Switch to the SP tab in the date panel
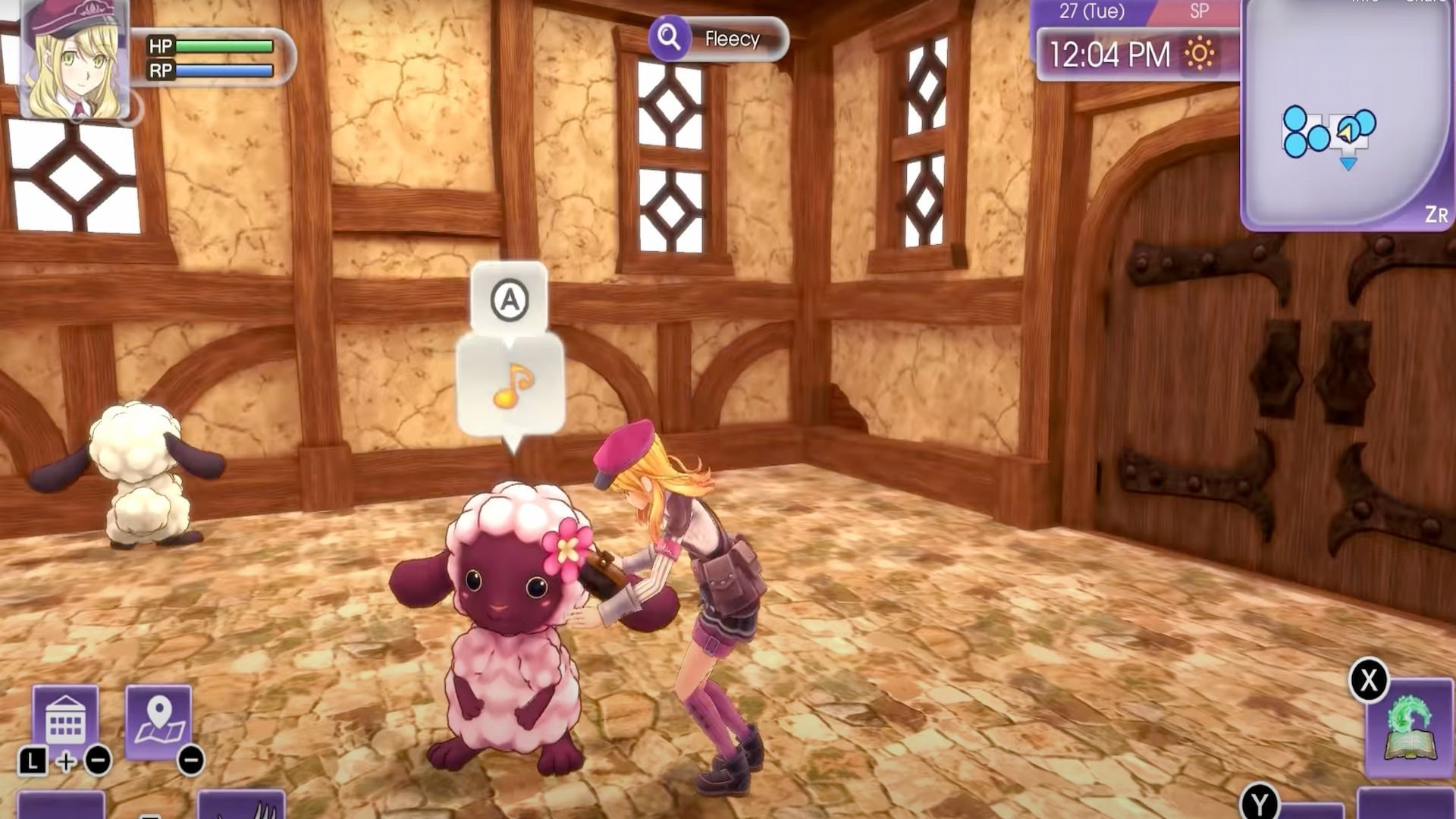The height and width of the screenshot is (819, 1456). coord(1199,11)
